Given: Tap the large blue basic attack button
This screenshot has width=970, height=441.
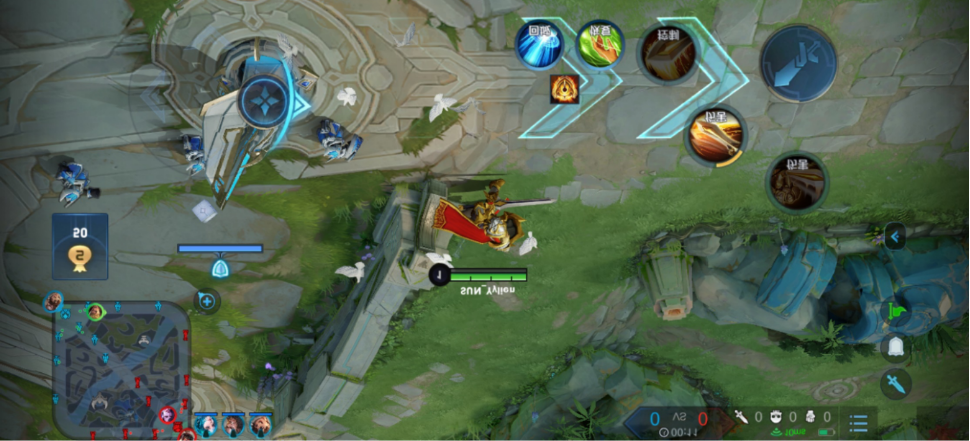Looking at the screenshot, I should (798, 62).
